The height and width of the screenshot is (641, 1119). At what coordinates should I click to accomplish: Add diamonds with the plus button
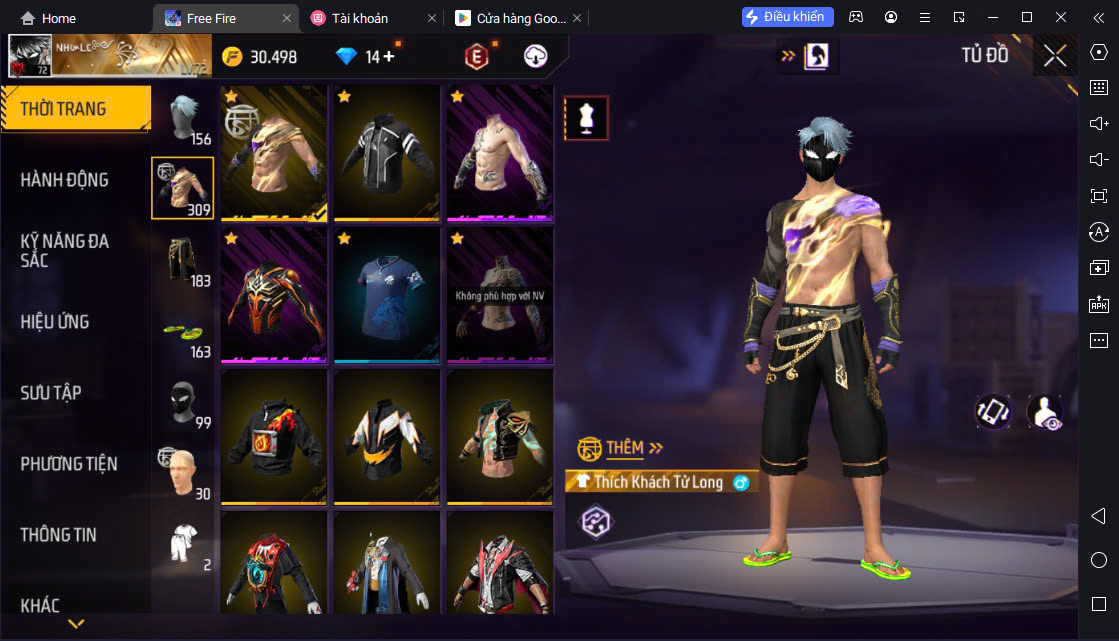coord(389,57)
